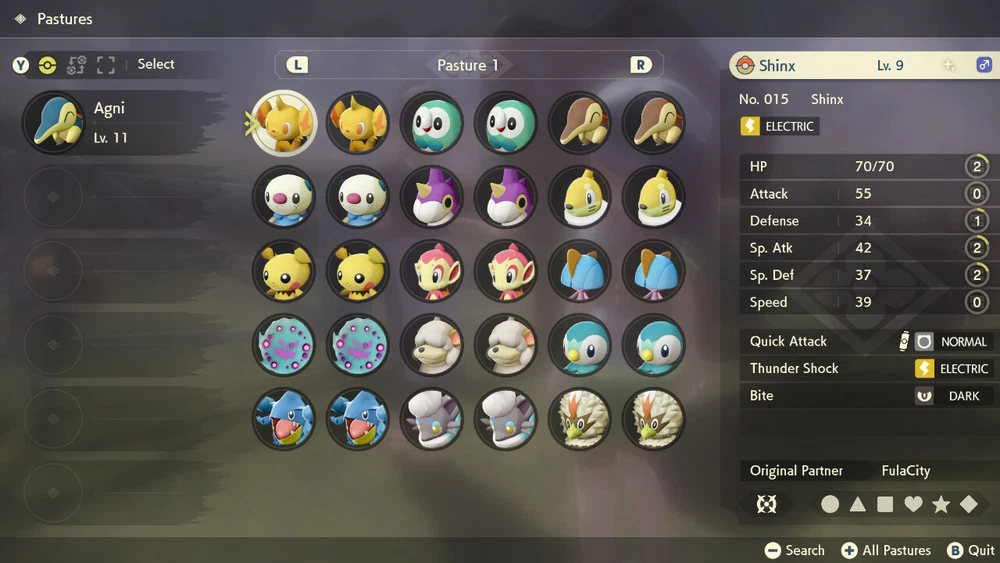Set the diamond marking
Image resolution: width=1000 pixels, height=563 pixels.
(969, 505)
